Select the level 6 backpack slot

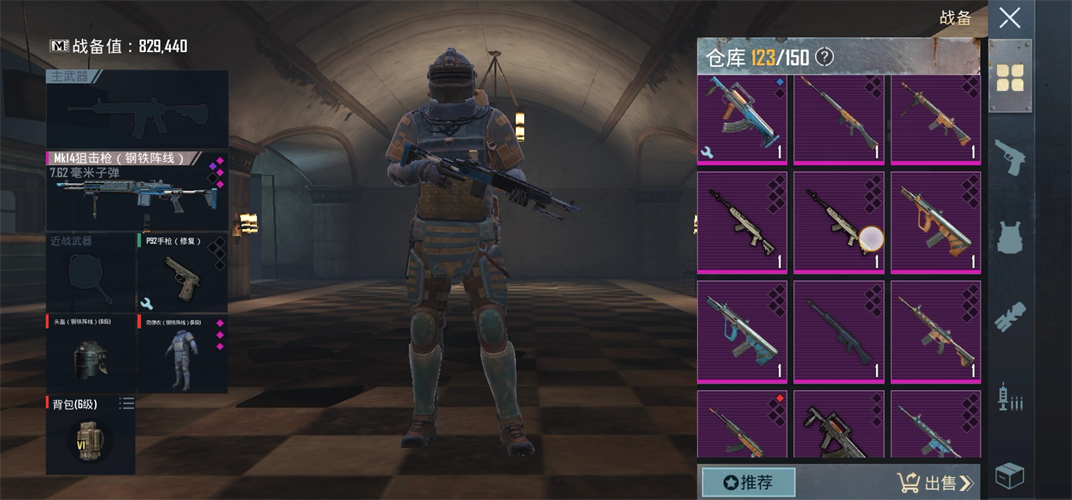90,435
